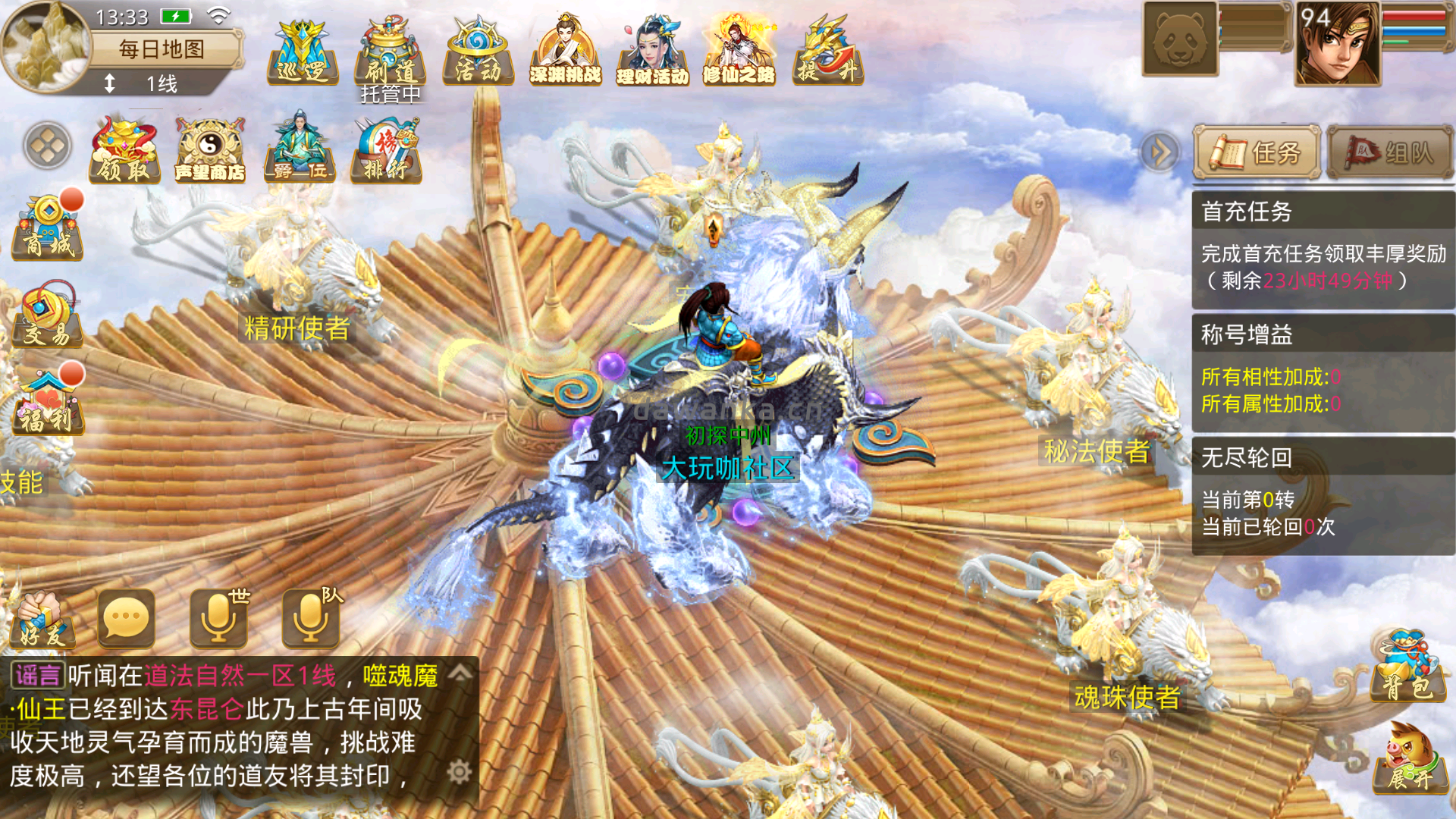Open the 理财活动 finance event
Image resolution: width=1456 pixels, height=819 pixels.
pyautogui.click(x=652, y=52)
